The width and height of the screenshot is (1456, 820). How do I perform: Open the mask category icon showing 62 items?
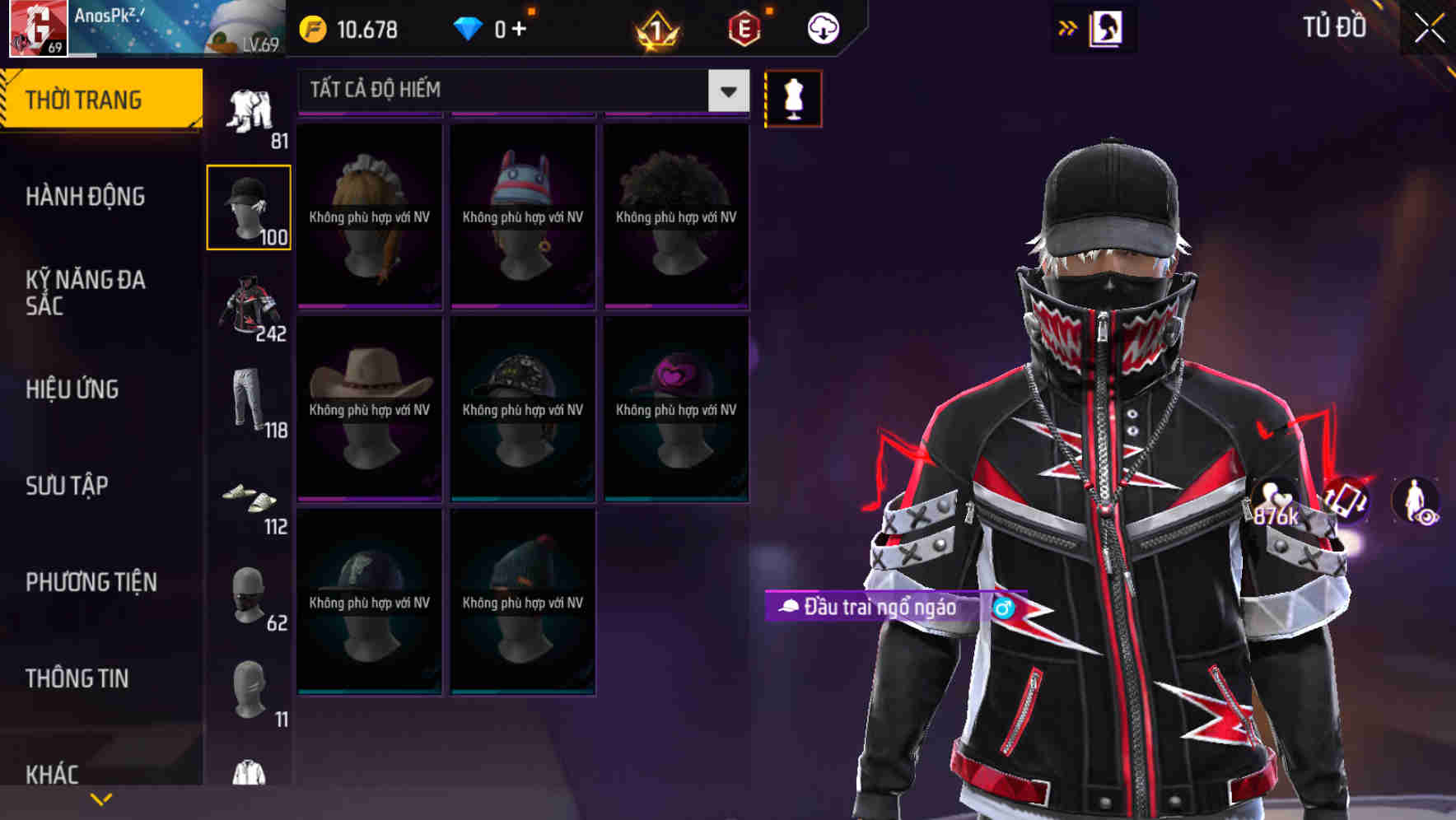pyautogui.click(x=249, y=597)
